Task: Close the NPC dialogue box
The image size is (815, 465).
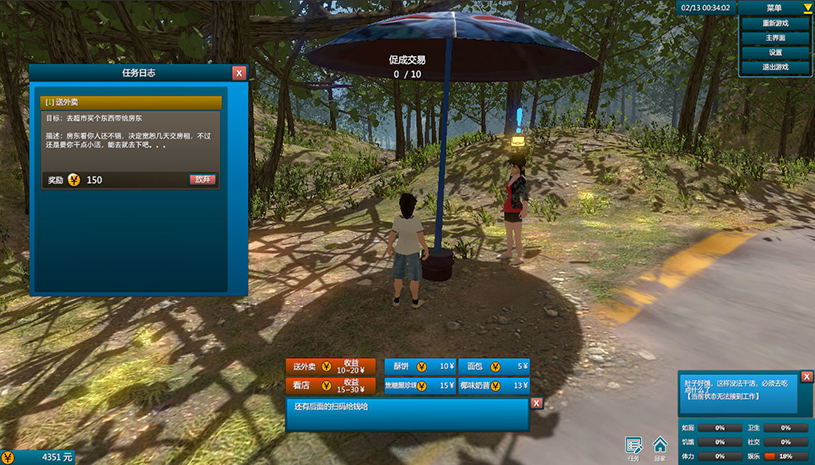Action: click(x=536, y=403)
